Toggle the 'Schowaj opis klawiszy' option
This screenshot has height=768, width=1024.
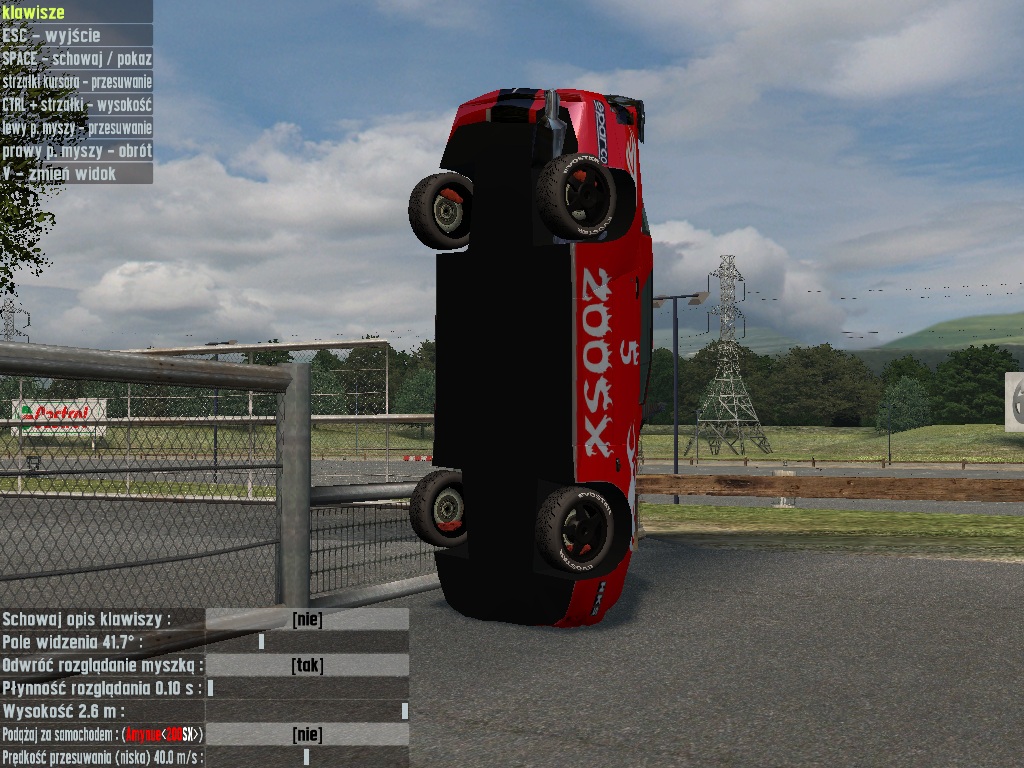(307, 620)
